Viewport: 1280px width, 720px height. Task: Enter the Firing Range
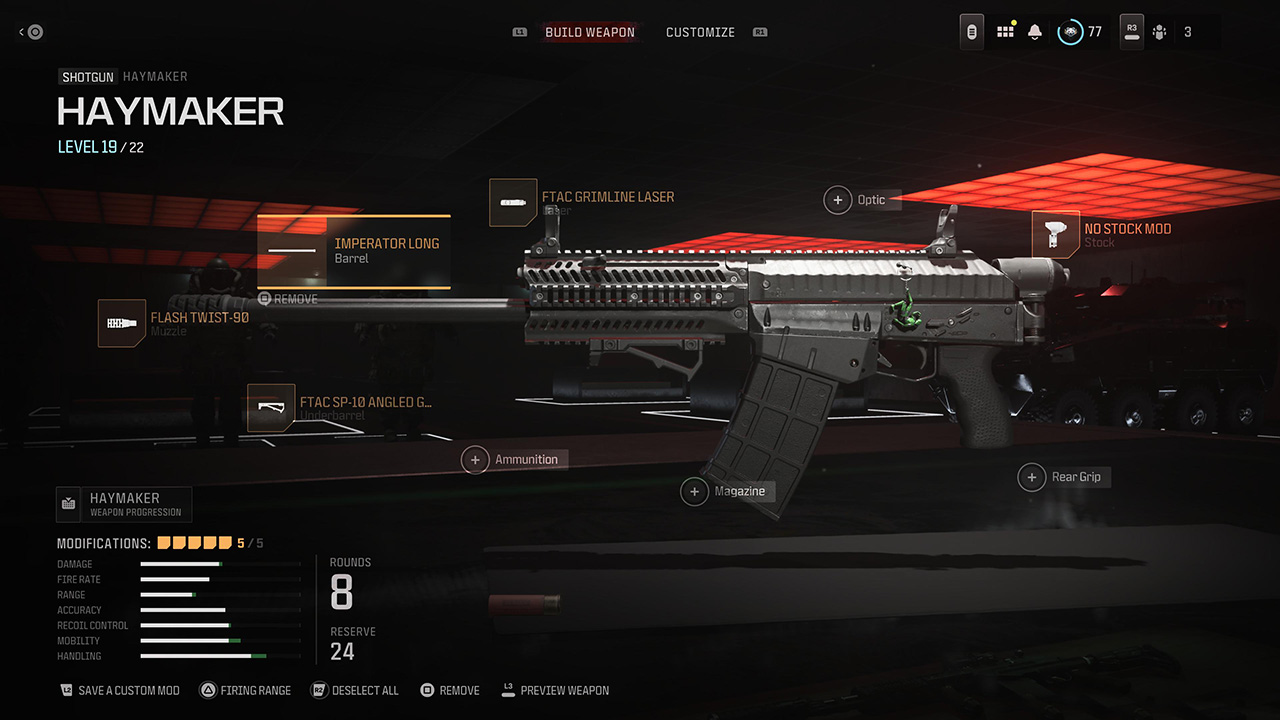(246, 691)
